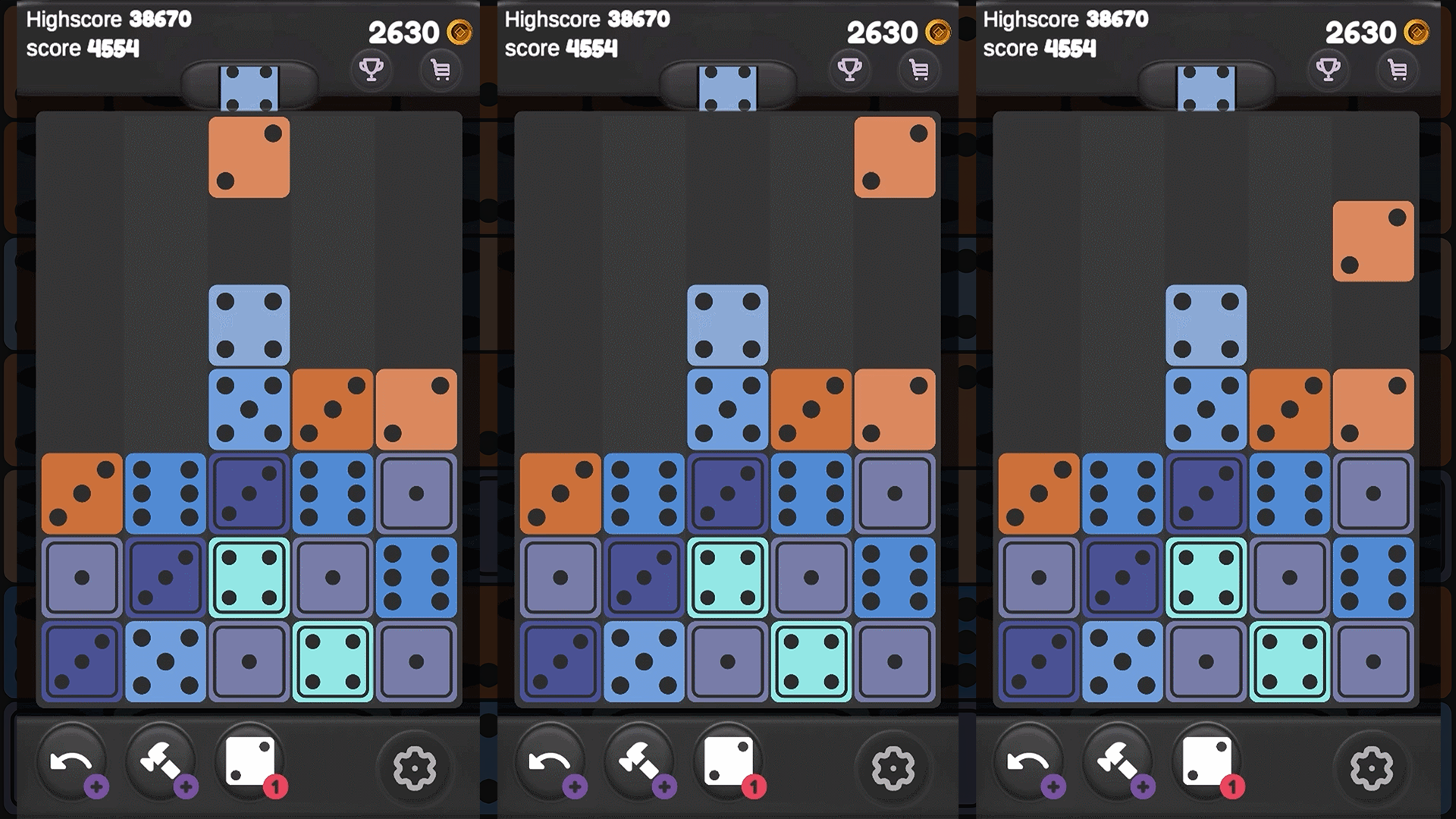
Task: Open the shop cart in the right panel
Action: point(1398,71)
